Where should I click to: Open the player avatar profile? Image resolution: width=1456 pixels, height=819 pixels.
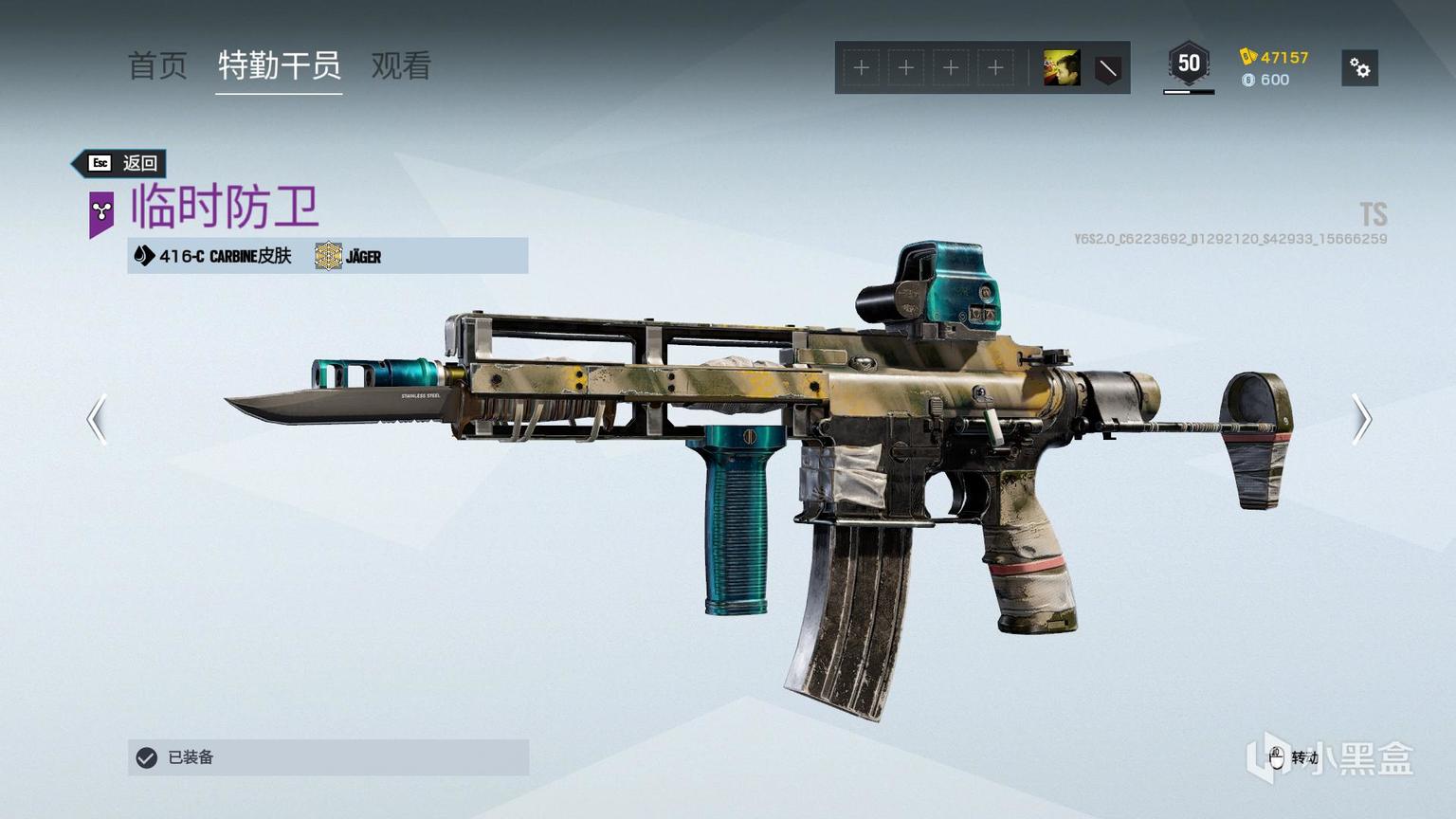pos(1062,68)
